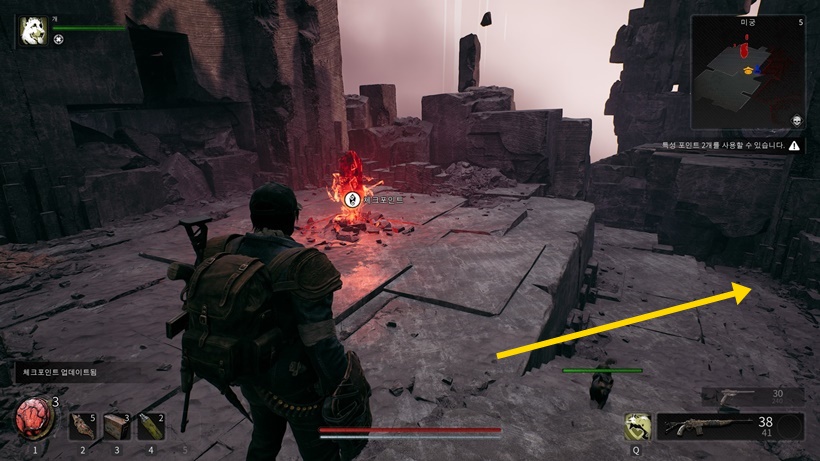820x461 pixels.
Task: Use the Dragon Heart healing item
Action: (34, 419)
